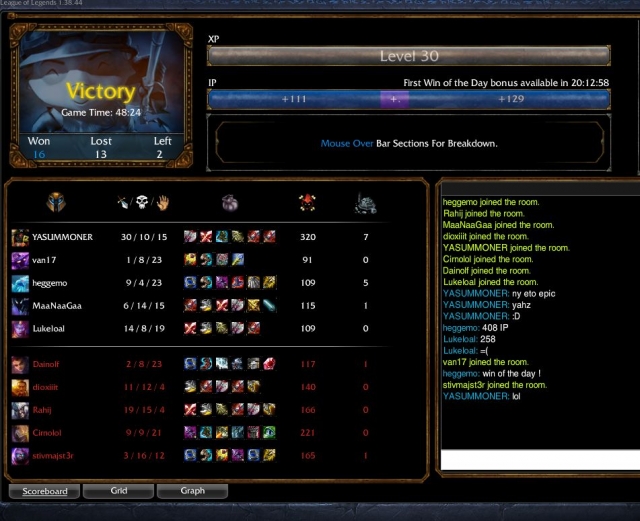Click the chat message input box
Screen dimensions: 640x521
540,458
